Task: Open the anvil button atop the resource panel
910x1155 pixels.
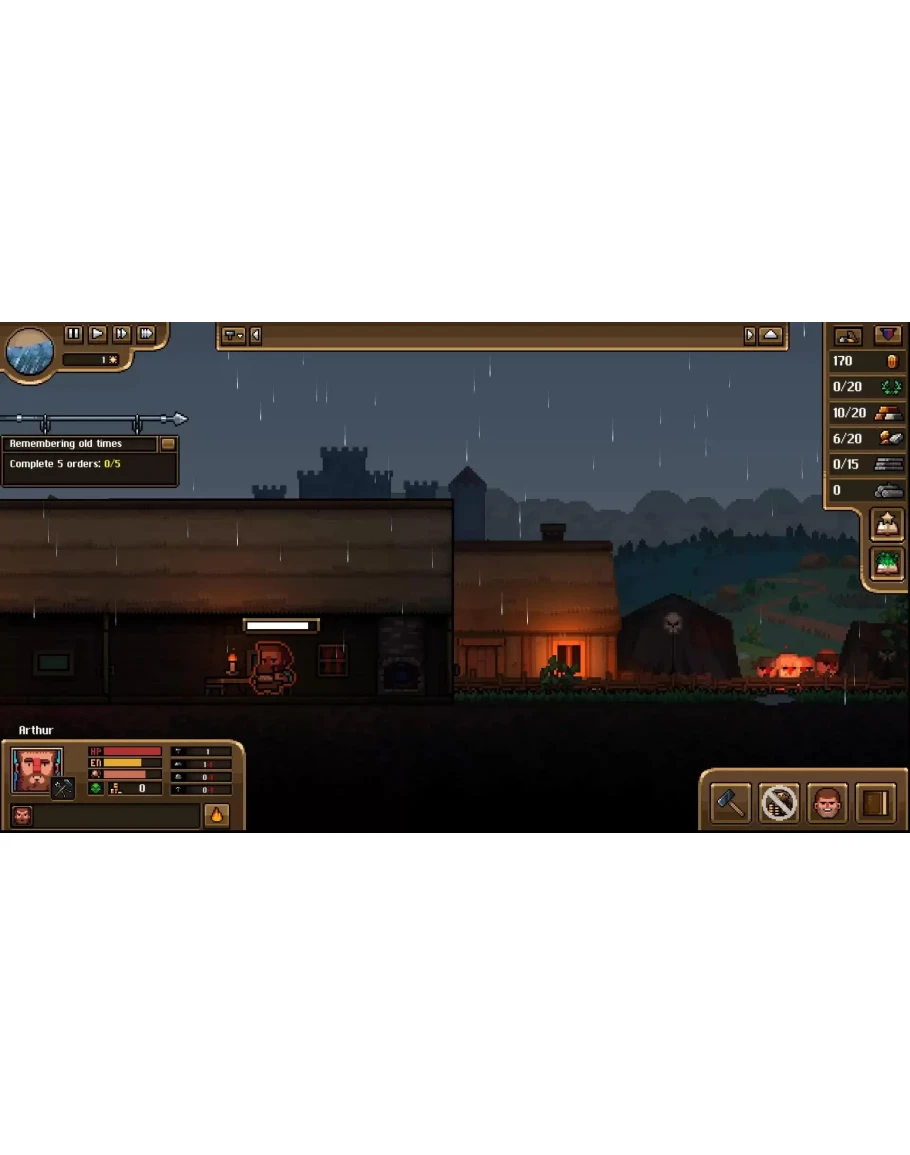Action: pos(848,336)
